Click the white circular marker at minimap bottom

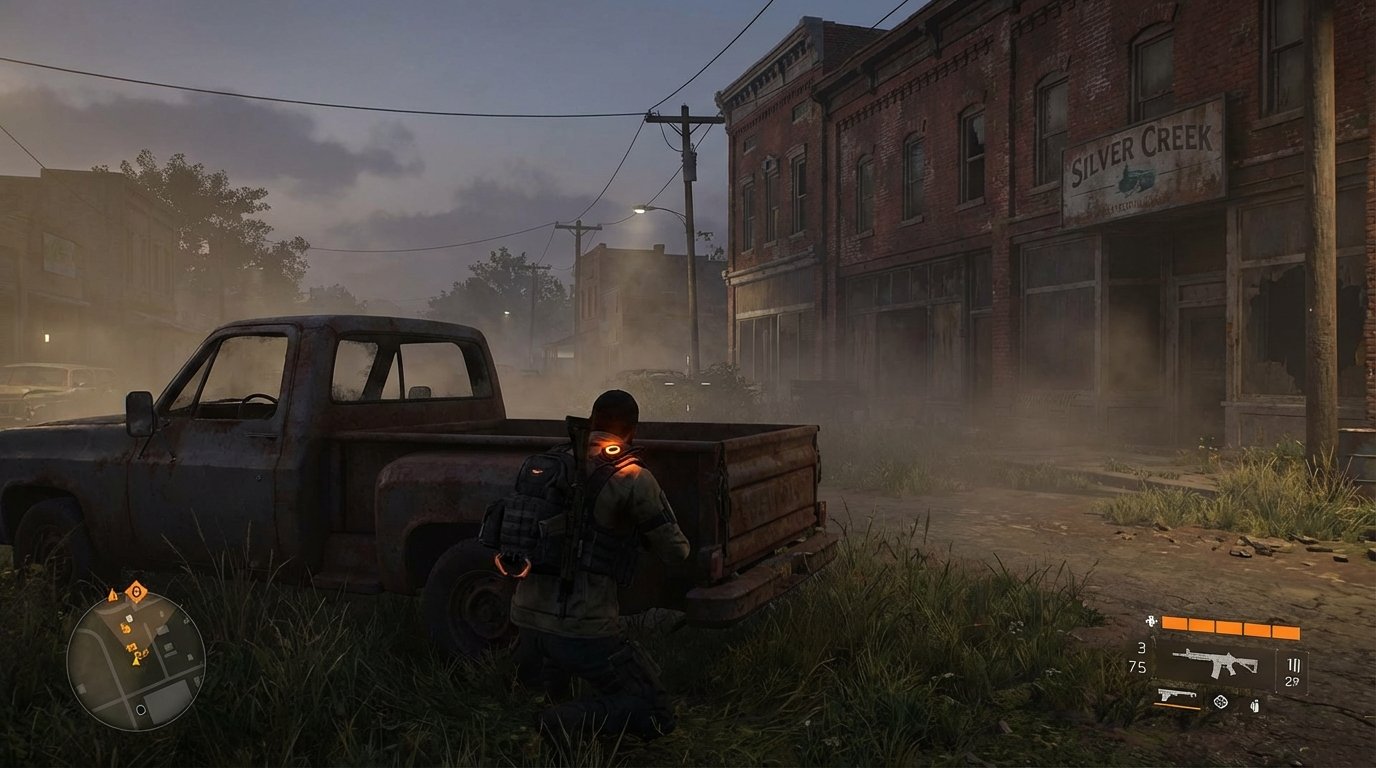point(140,709)
